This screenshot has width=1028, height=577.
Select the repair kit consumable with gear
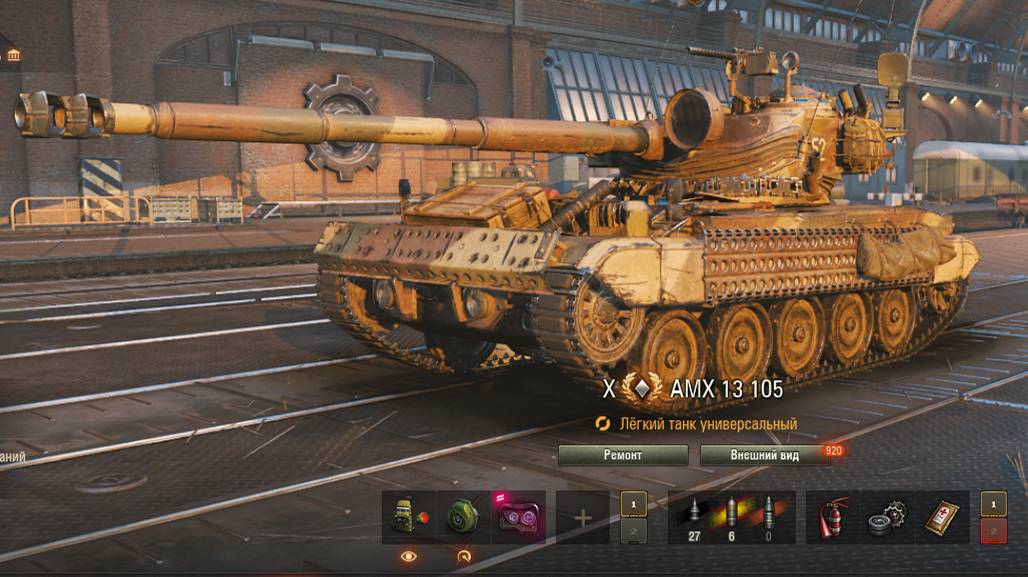pyautogui.click(x=887, y=517)
